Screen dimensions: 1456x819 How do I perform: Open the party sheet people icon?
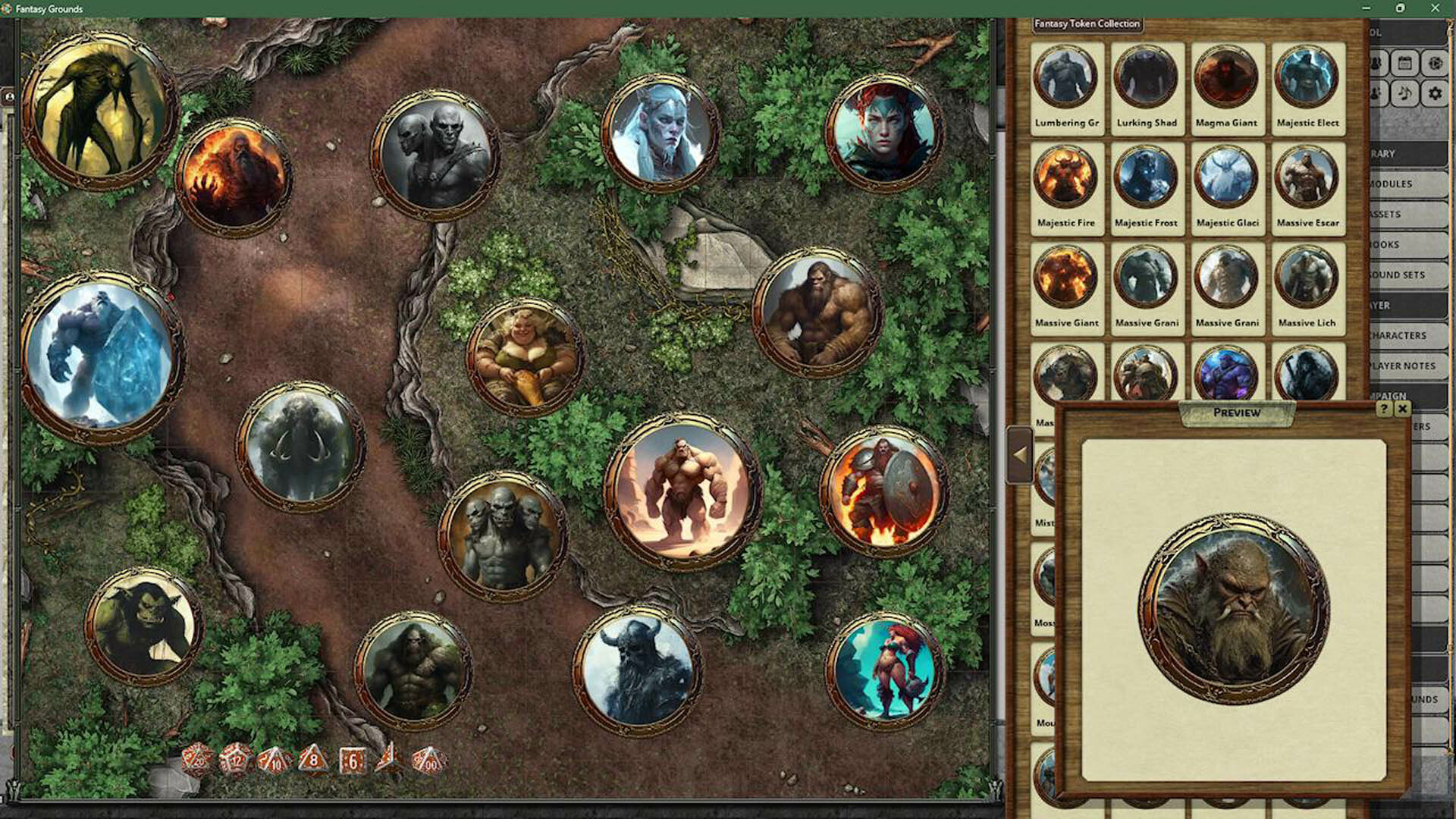1375,64
